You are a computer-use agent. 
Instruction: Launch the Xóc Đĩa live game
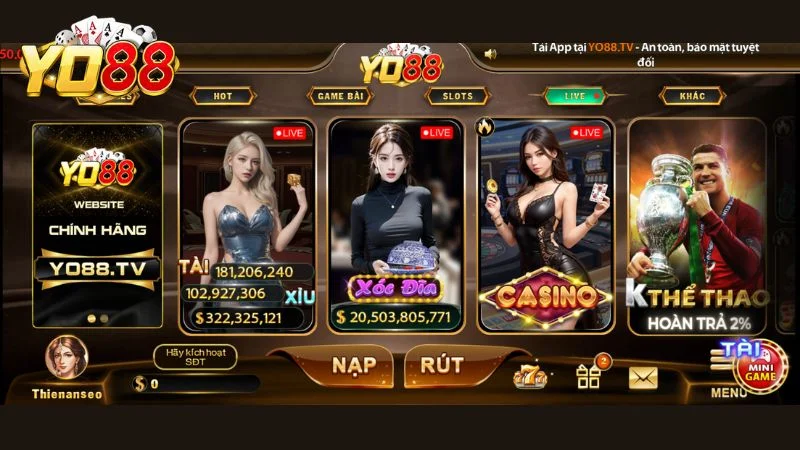(x=396, y=226)
